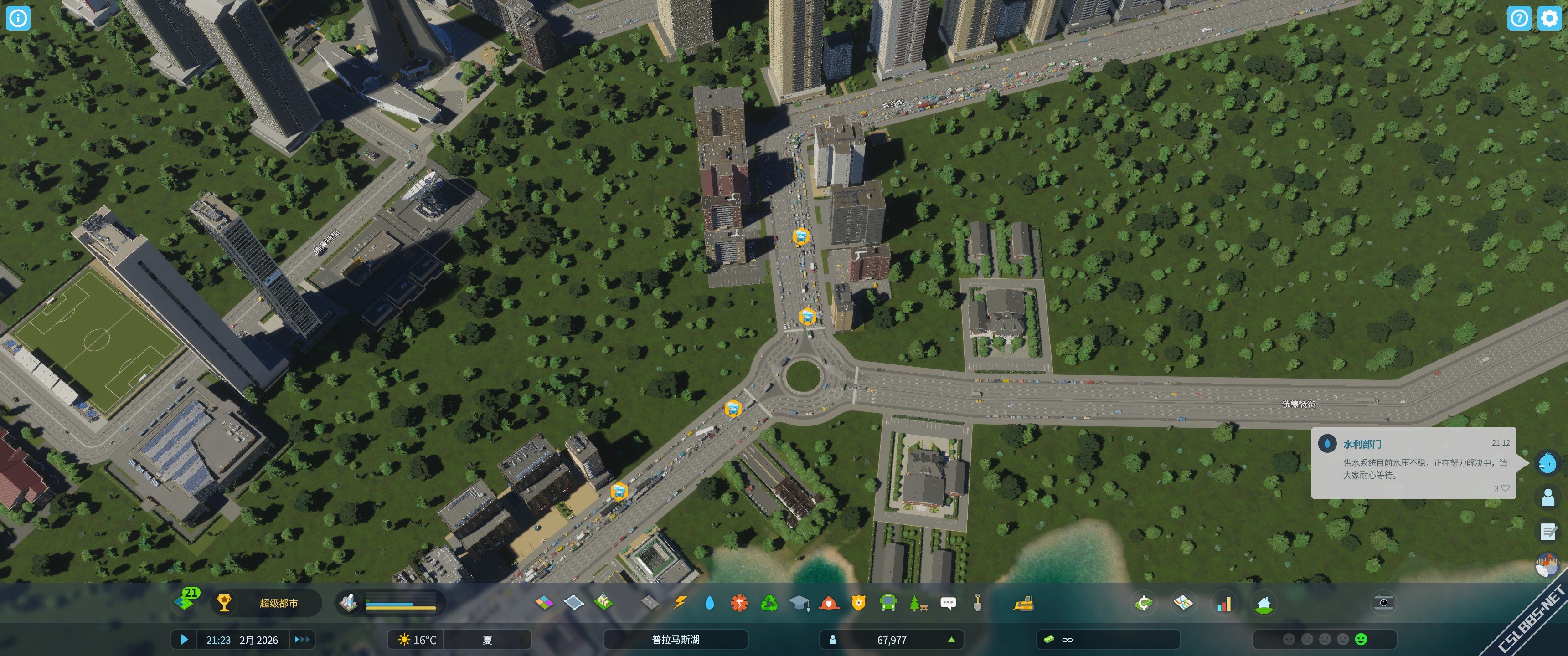
Task: Change simulation speed with the triple arrows
Action: click(302, 640)
